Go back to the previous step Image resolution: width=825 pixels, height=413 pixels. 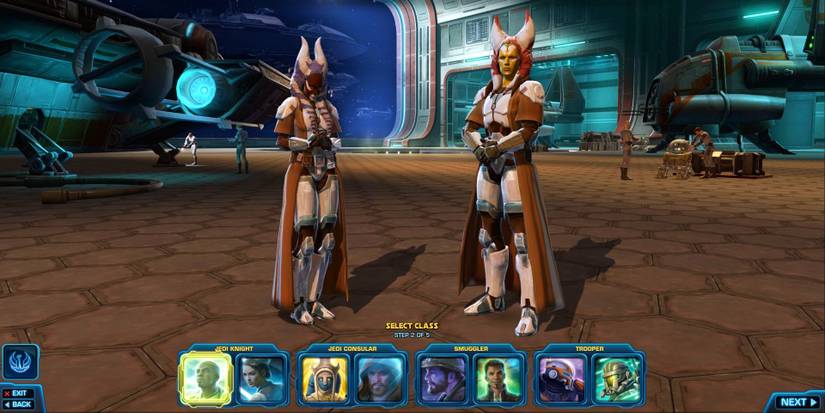tap(18, 405)
